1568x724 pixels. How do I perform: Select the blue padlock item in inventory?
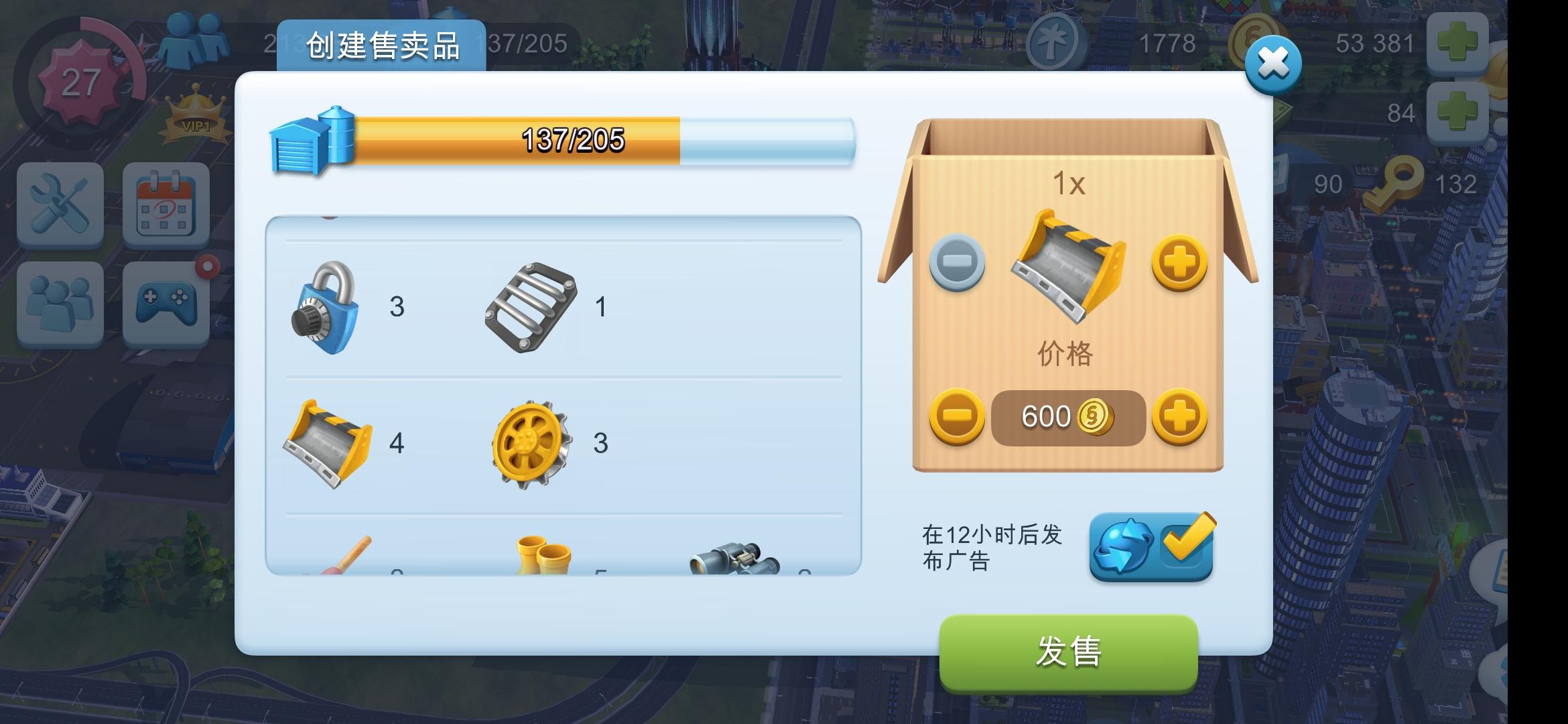pos(326,307)
